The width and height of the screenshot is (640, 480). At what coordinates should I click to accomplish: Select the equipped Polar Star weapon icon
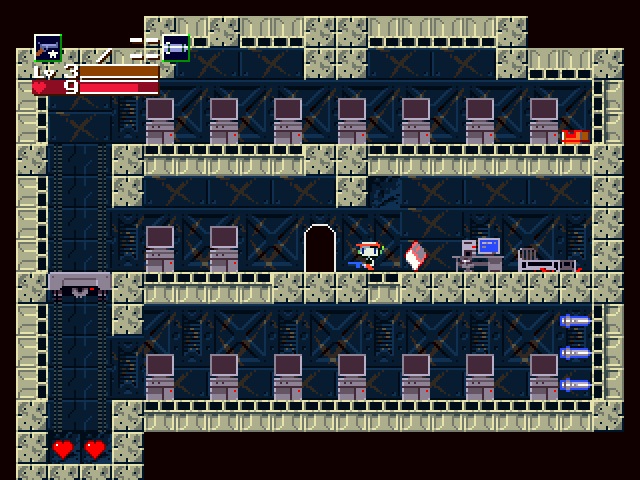click(x=47, y=47)
